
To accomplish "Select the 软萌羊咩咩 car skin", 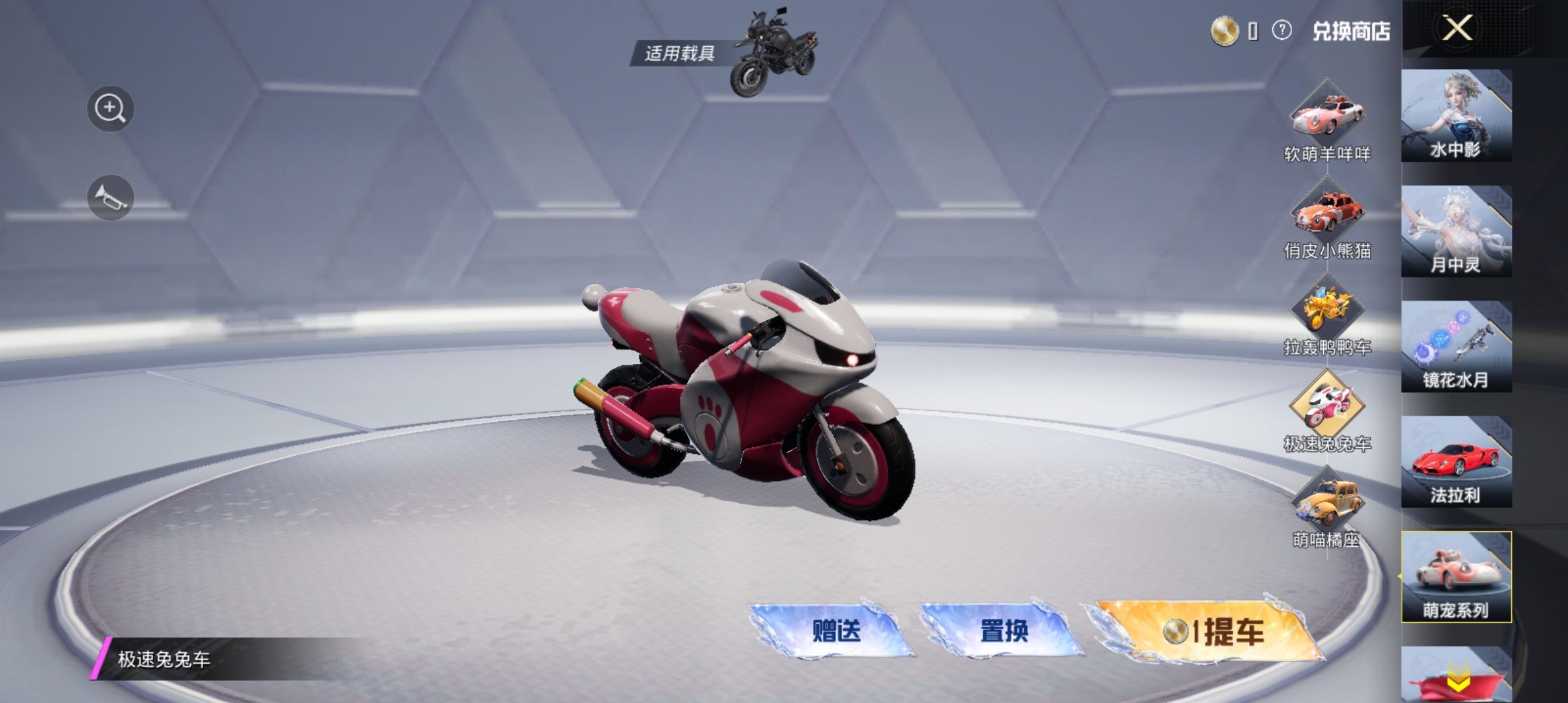I will pyautogui.click(x=1327, y=117).
